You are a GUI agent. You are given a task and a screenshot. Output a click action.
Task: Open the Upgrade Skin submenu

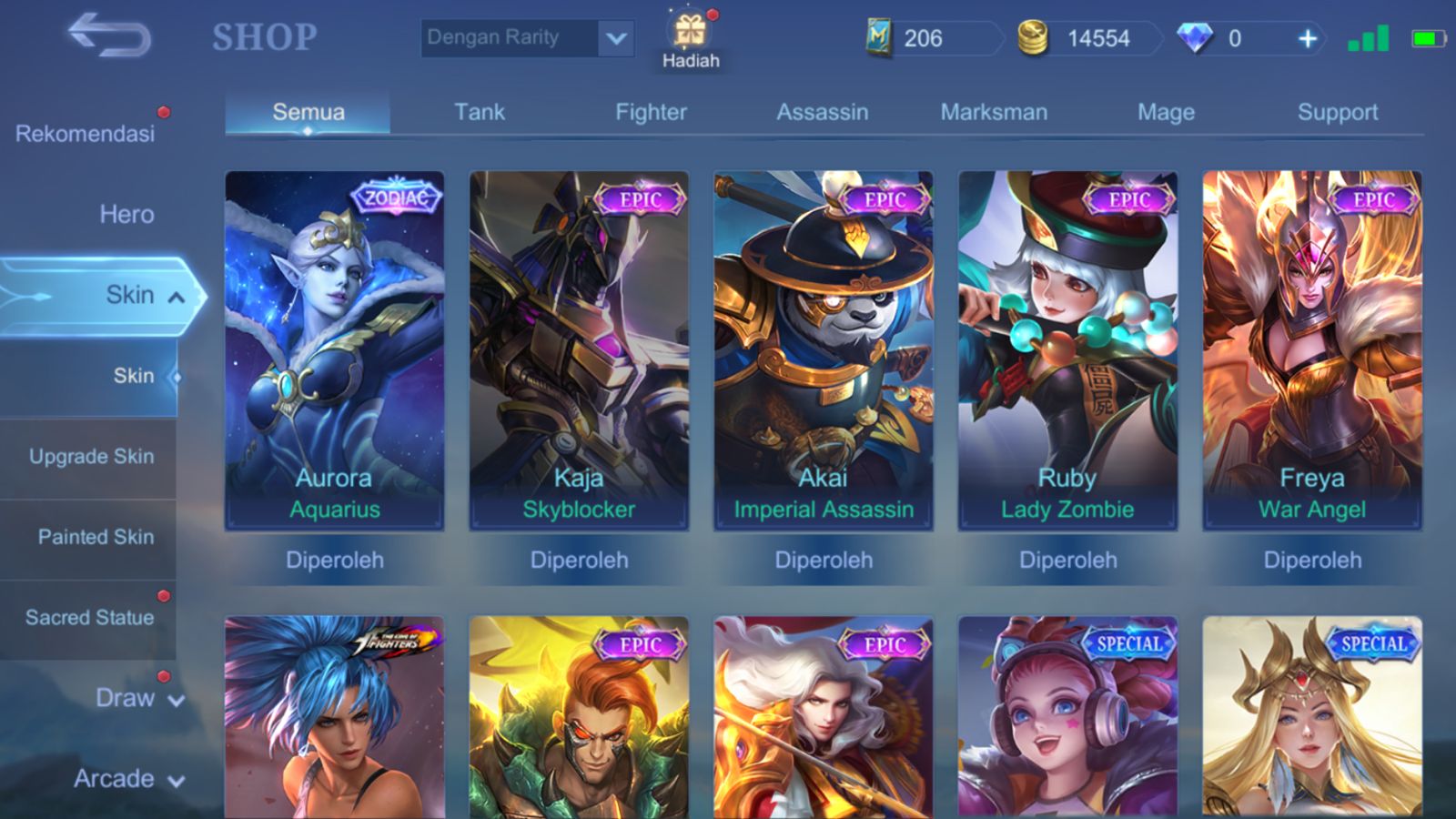pyautogui.click(x=91, y=456)
